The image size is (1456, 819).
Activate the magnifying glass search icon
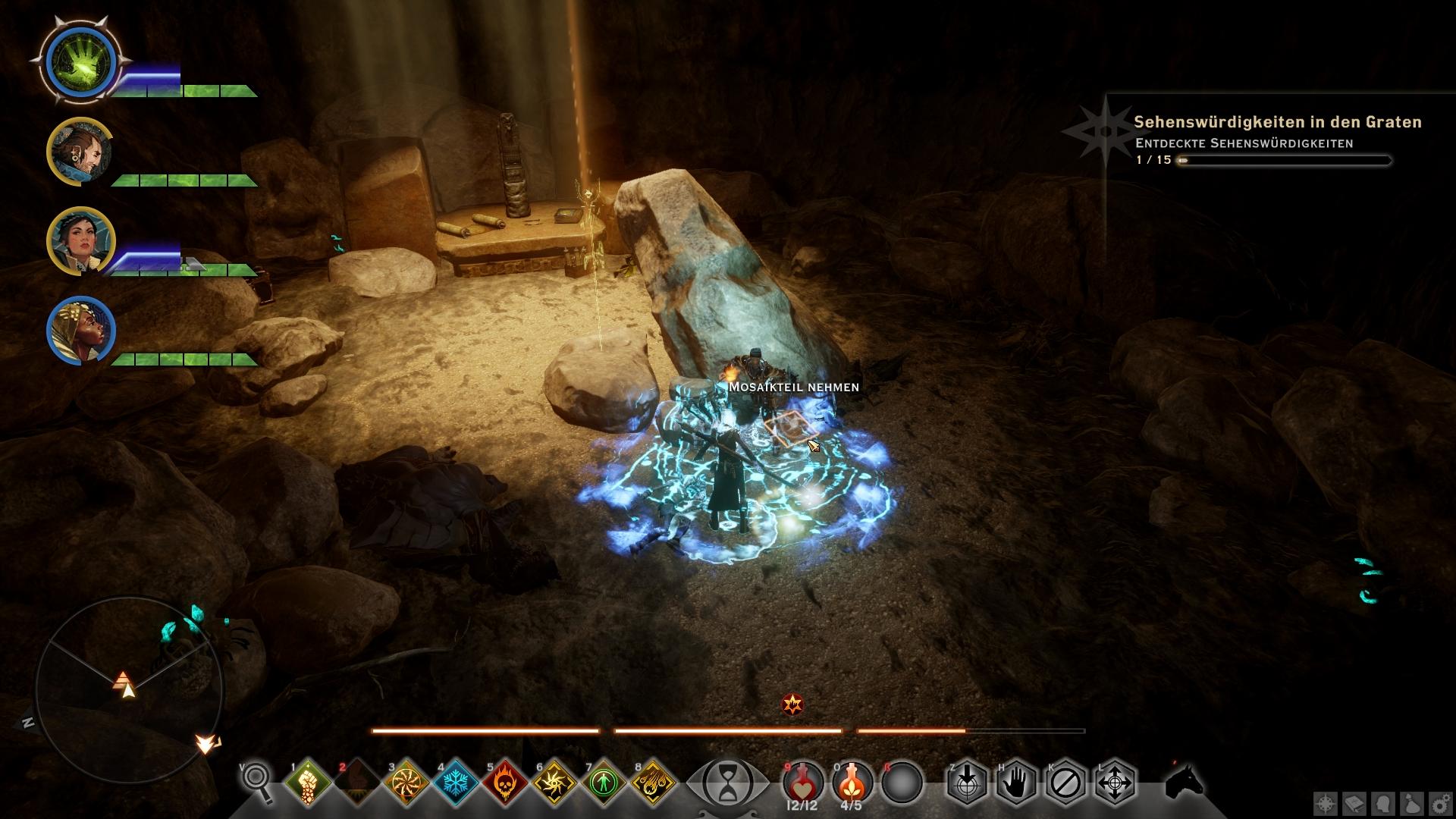(x=258, y=780)
